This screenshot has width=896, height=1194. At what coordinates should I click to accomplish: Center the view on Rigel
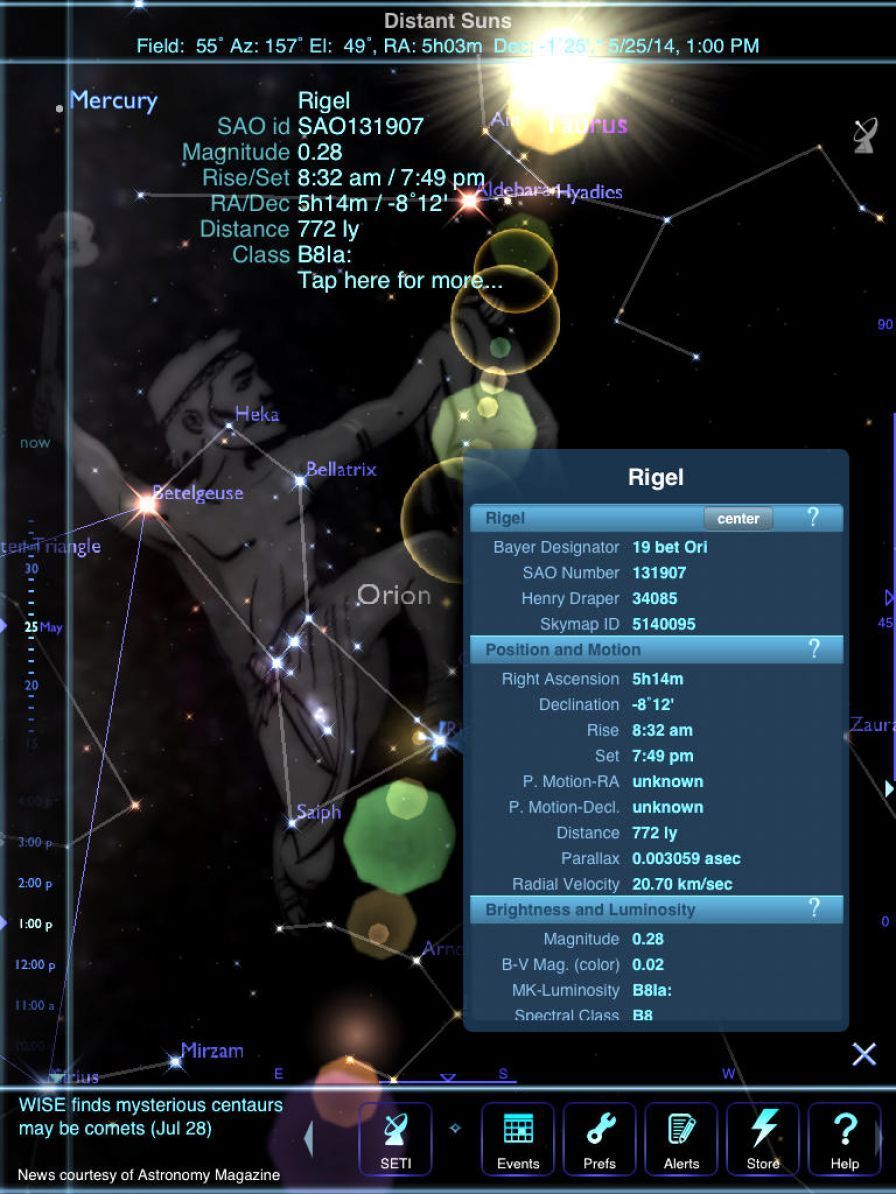pyautogui.click(x=738, y=518)
